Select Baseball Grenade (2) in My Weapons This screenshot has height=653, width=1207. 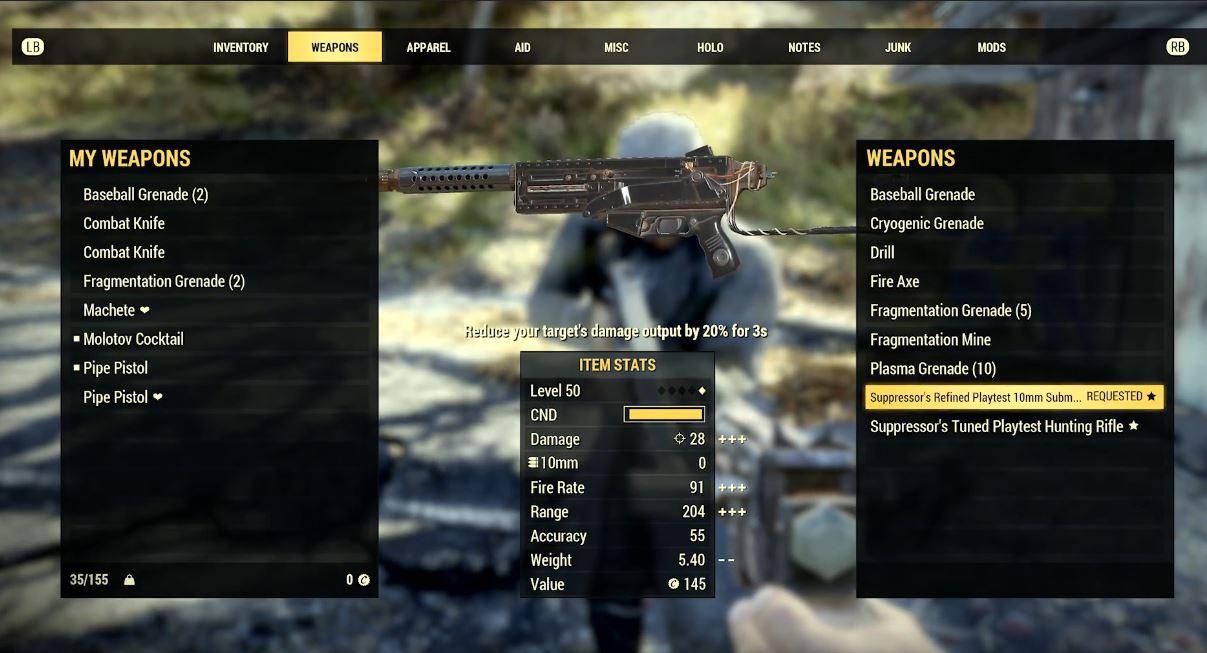pos(146,194)
